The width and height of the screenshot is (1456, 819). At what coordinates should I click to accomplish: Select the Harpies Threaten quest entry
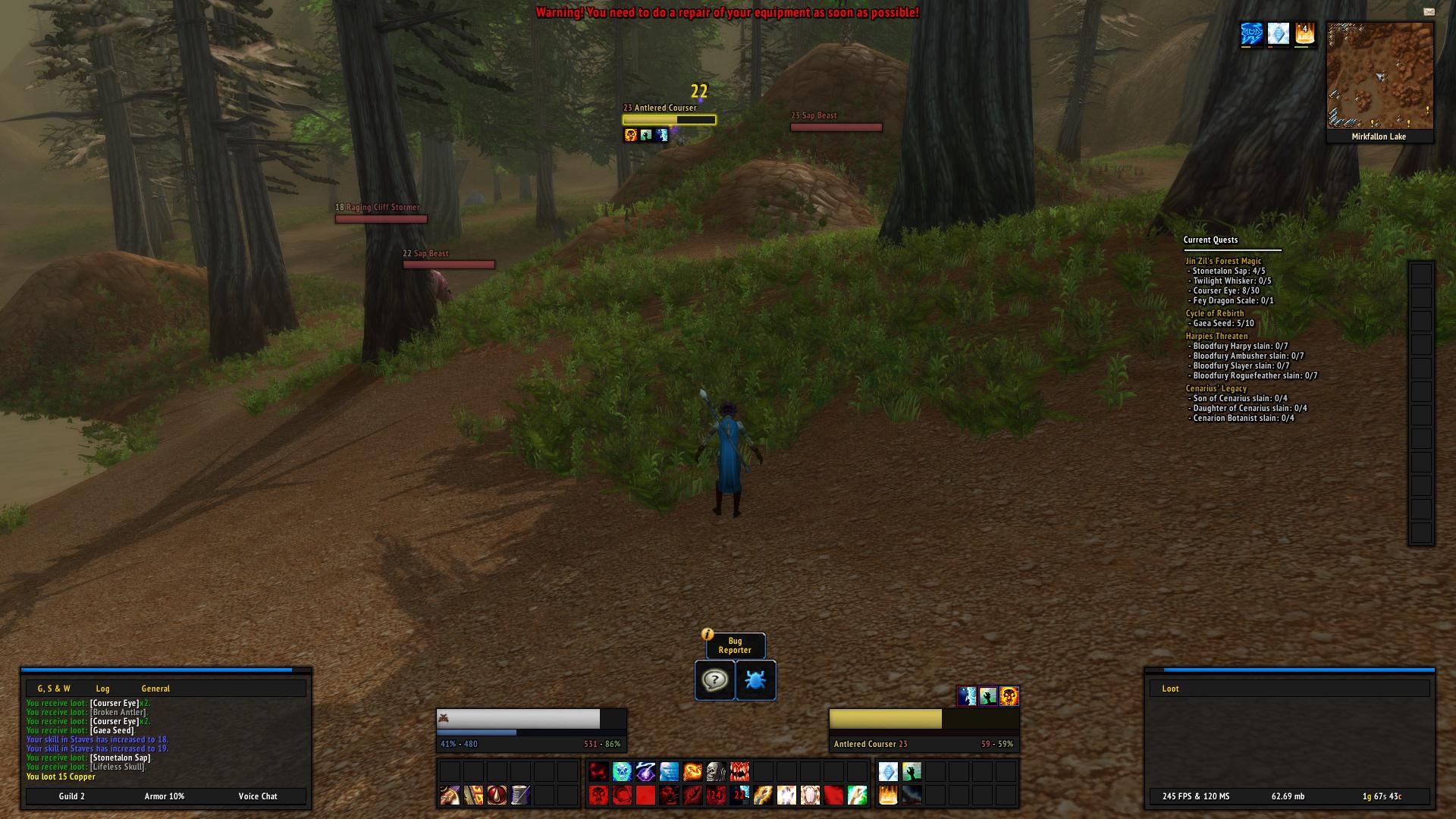[1216, 336]
